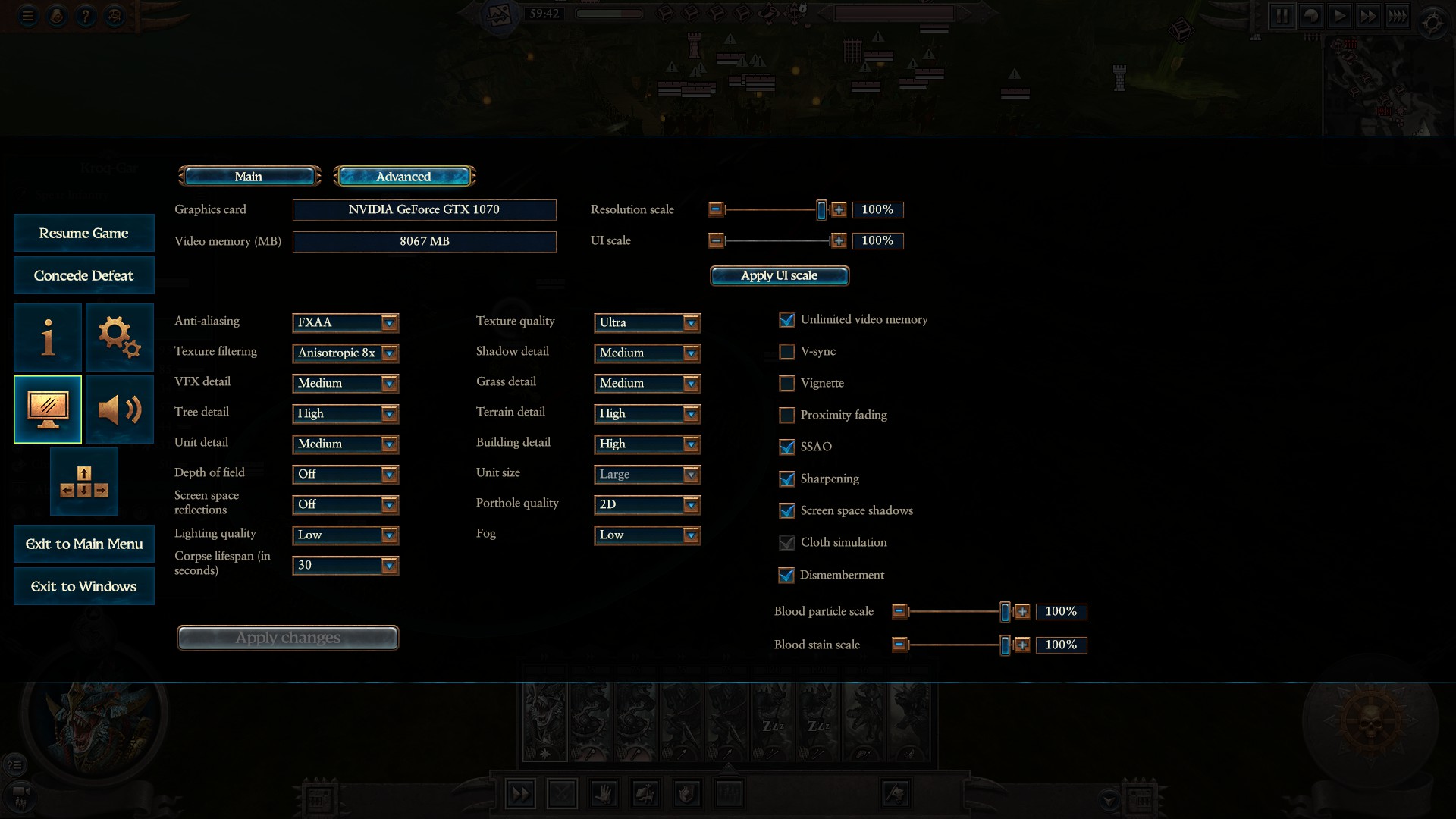Click the Apply UI scale button

779,275
